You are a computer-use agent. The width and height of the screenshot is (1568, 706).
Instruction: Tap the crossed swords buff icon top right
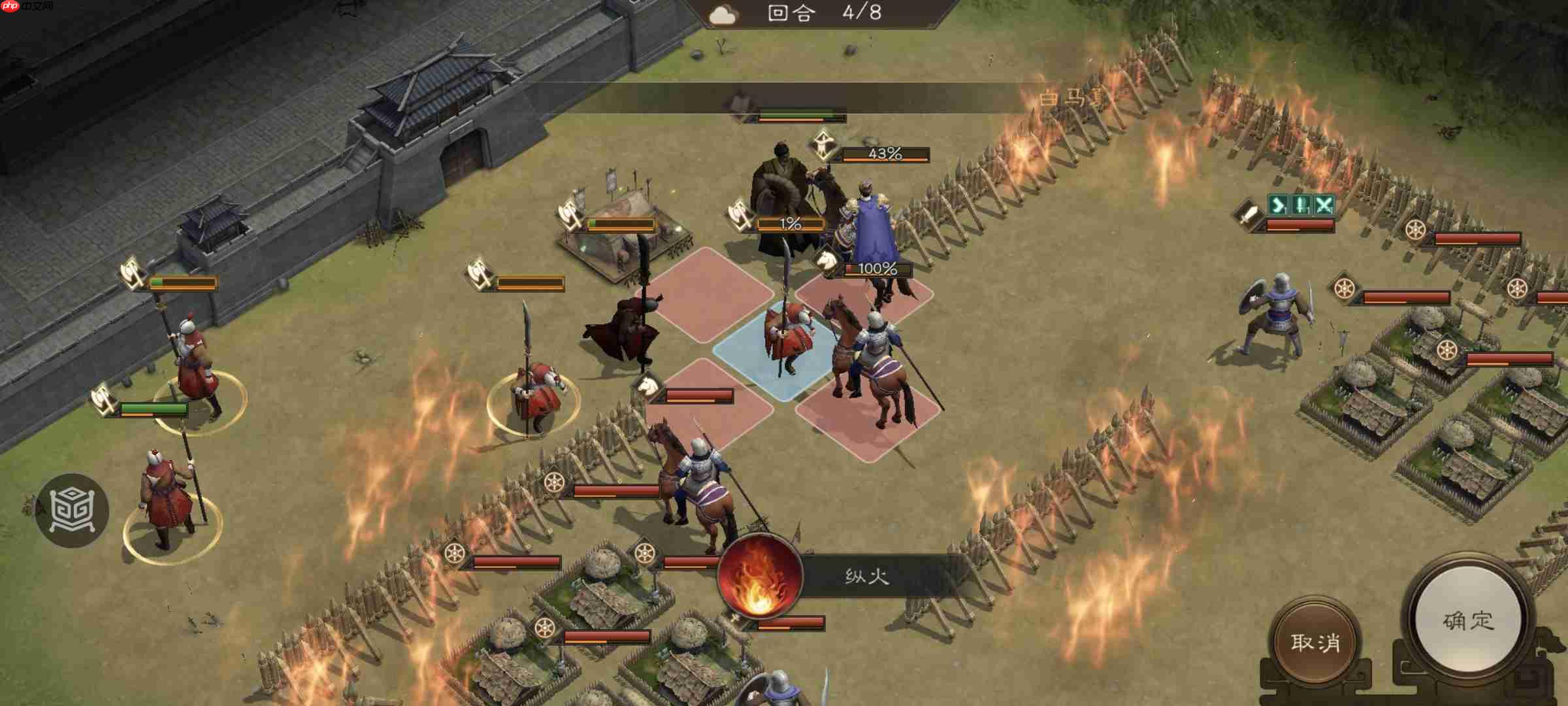(x=1323, y=204)
